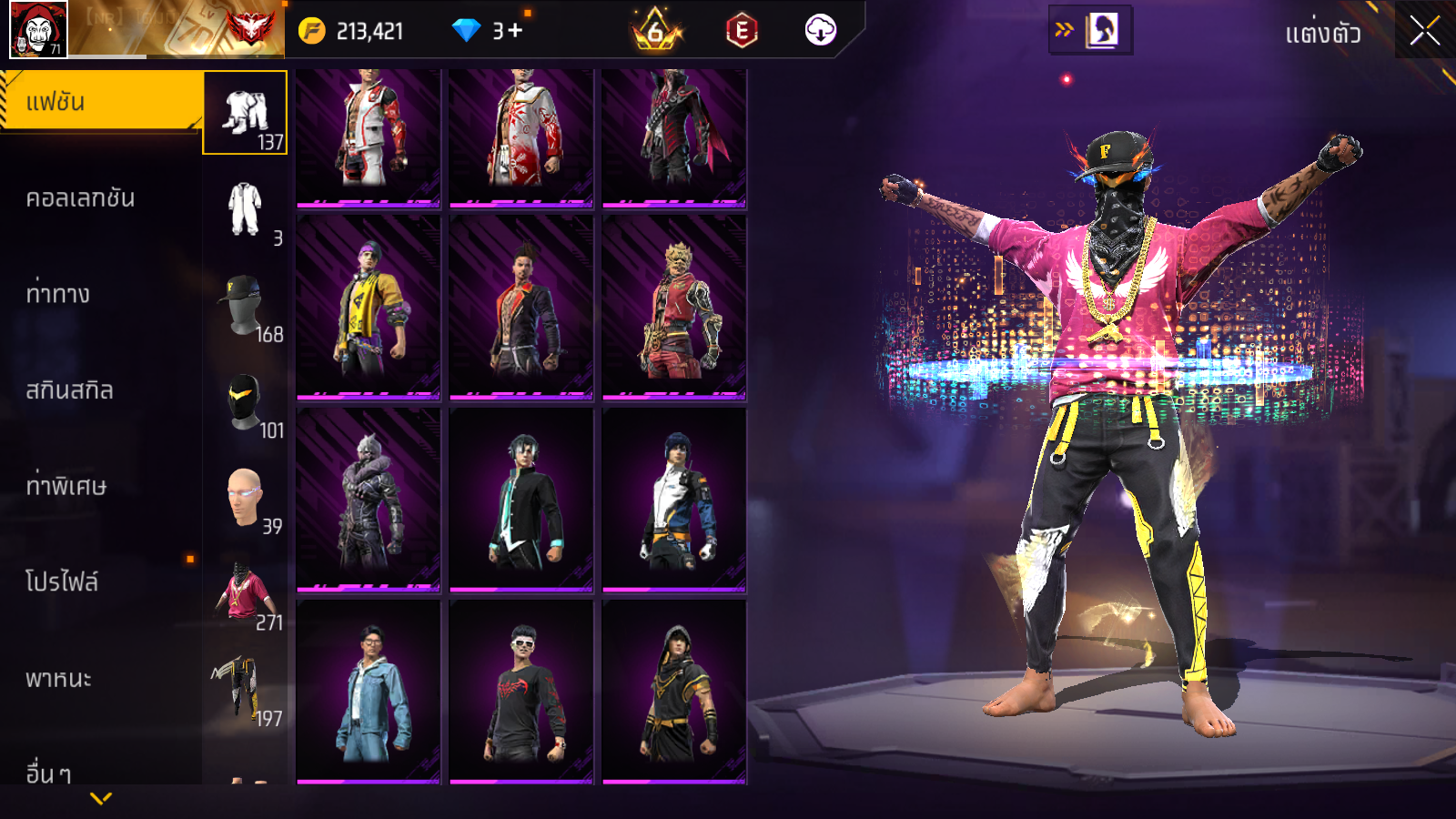Image resolution: width=1456 pixels, height=819 pixels.
Task: Open the hat and headwear subcategory
Action: tap(245, 306)
